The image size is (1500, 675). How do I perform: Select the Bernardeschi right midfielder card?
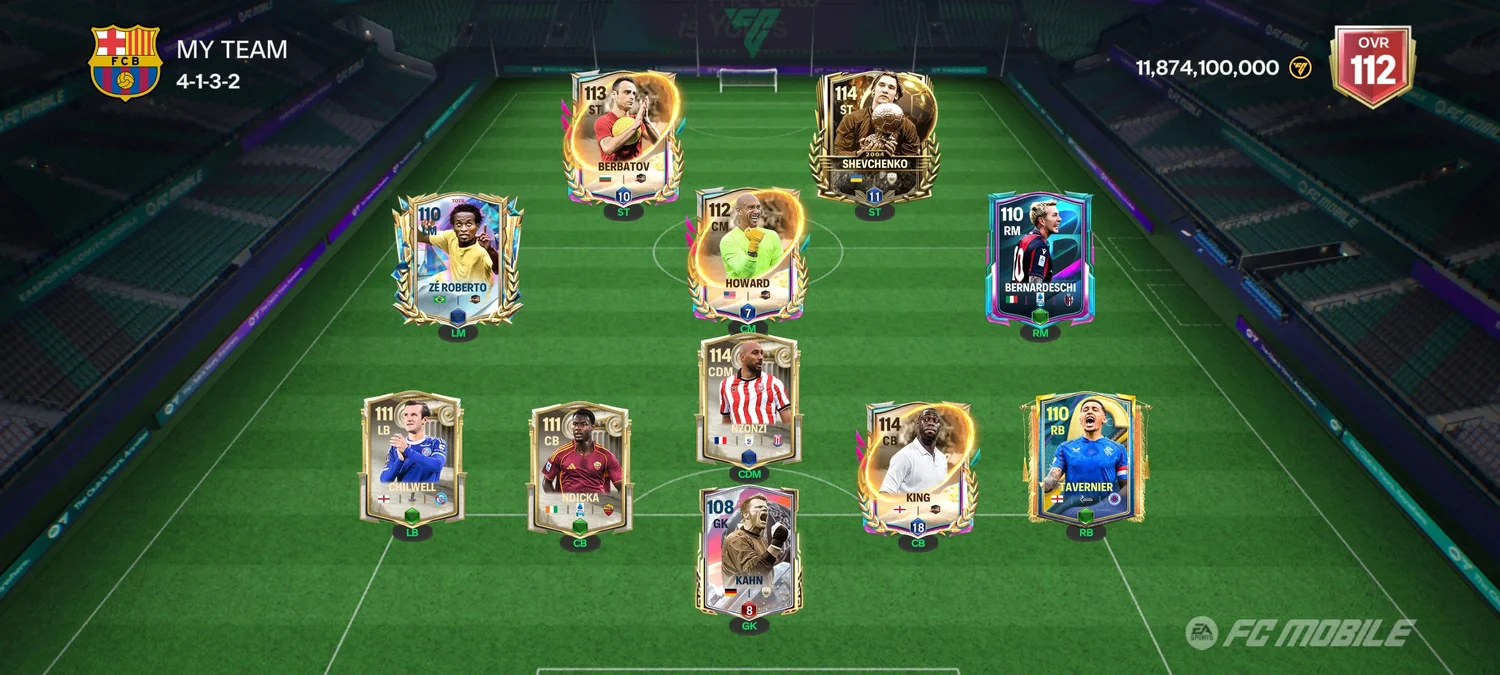1040,258
